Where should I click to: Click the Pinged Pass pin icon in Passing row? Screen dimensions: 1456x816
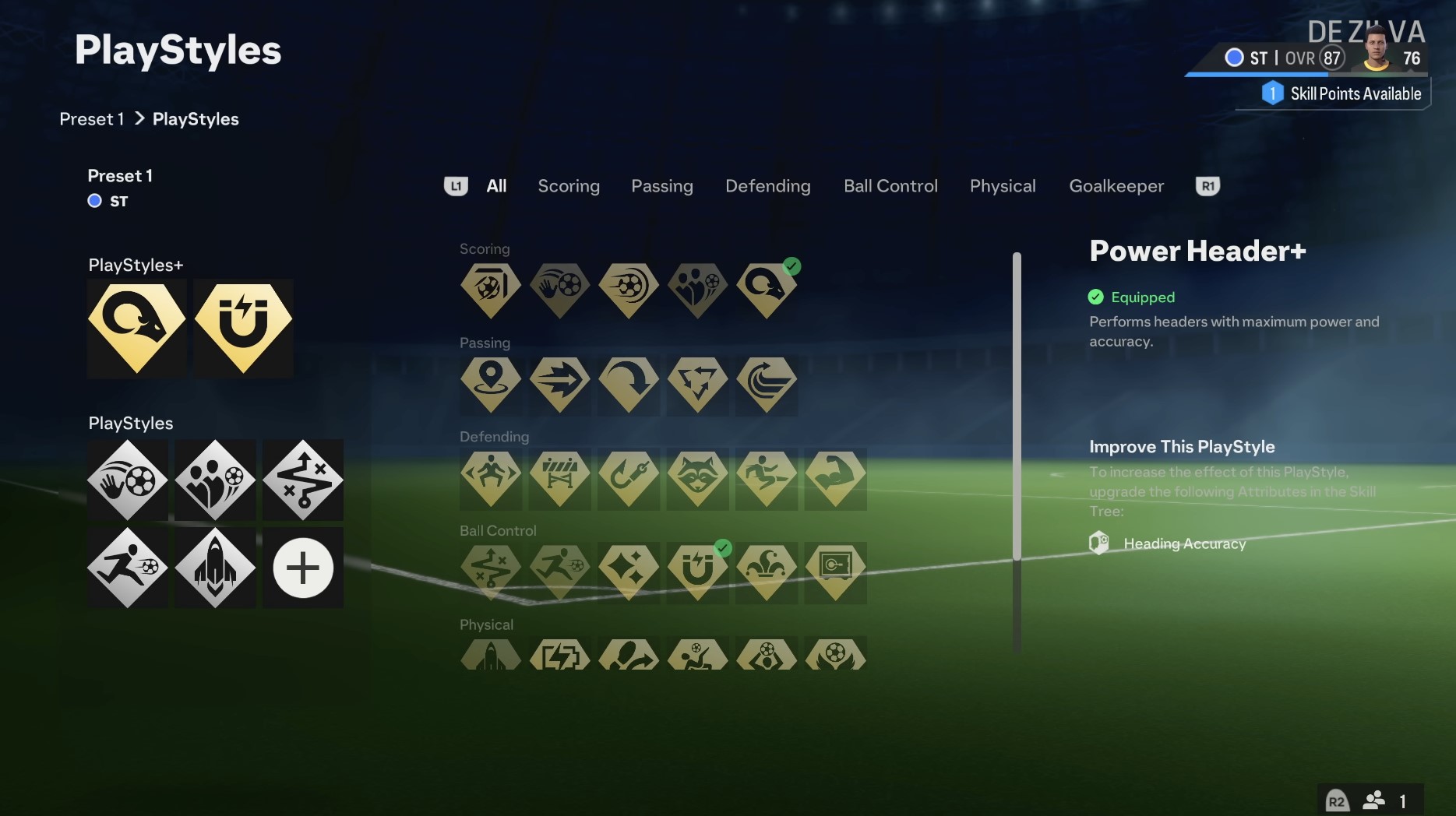point(491,385)
